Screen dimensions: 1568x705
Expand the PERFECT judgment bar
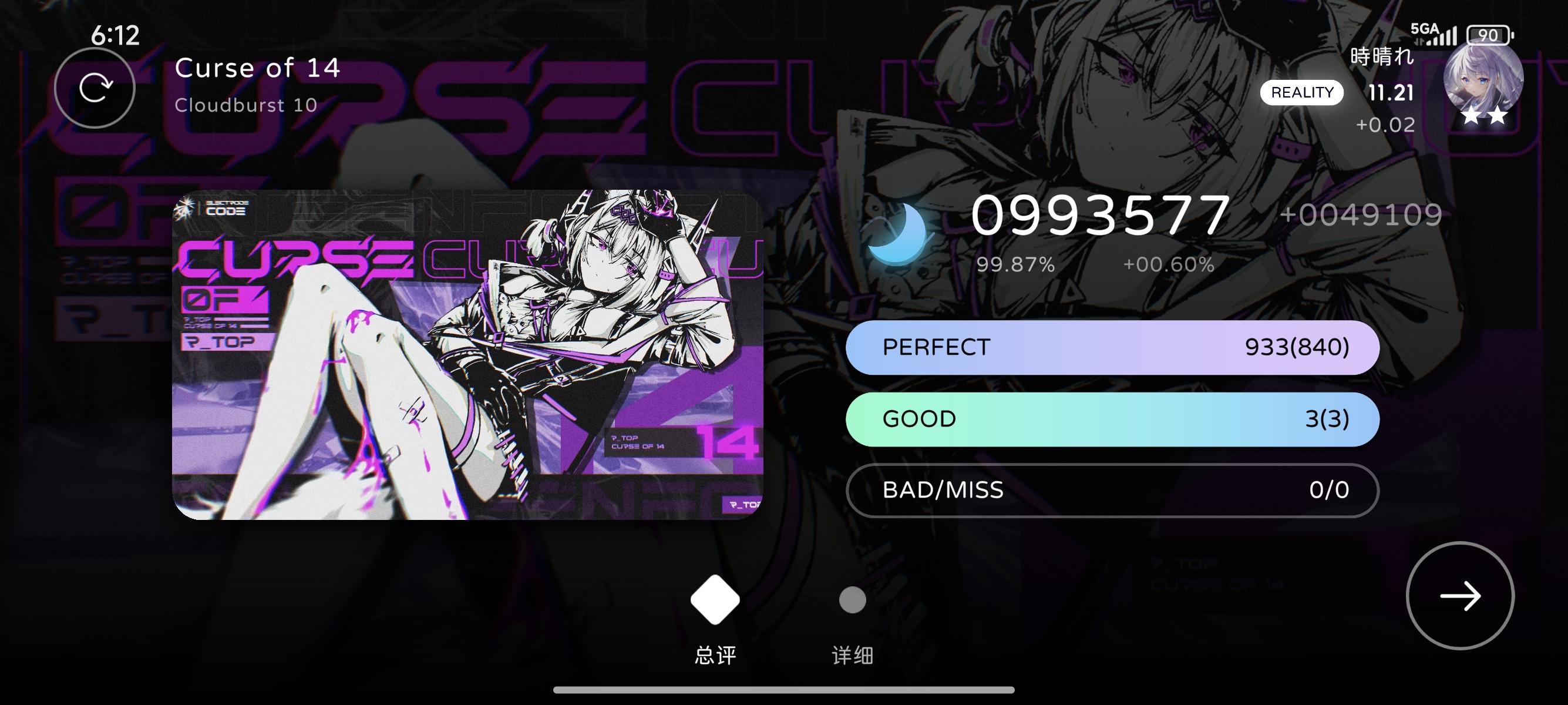1114,347
